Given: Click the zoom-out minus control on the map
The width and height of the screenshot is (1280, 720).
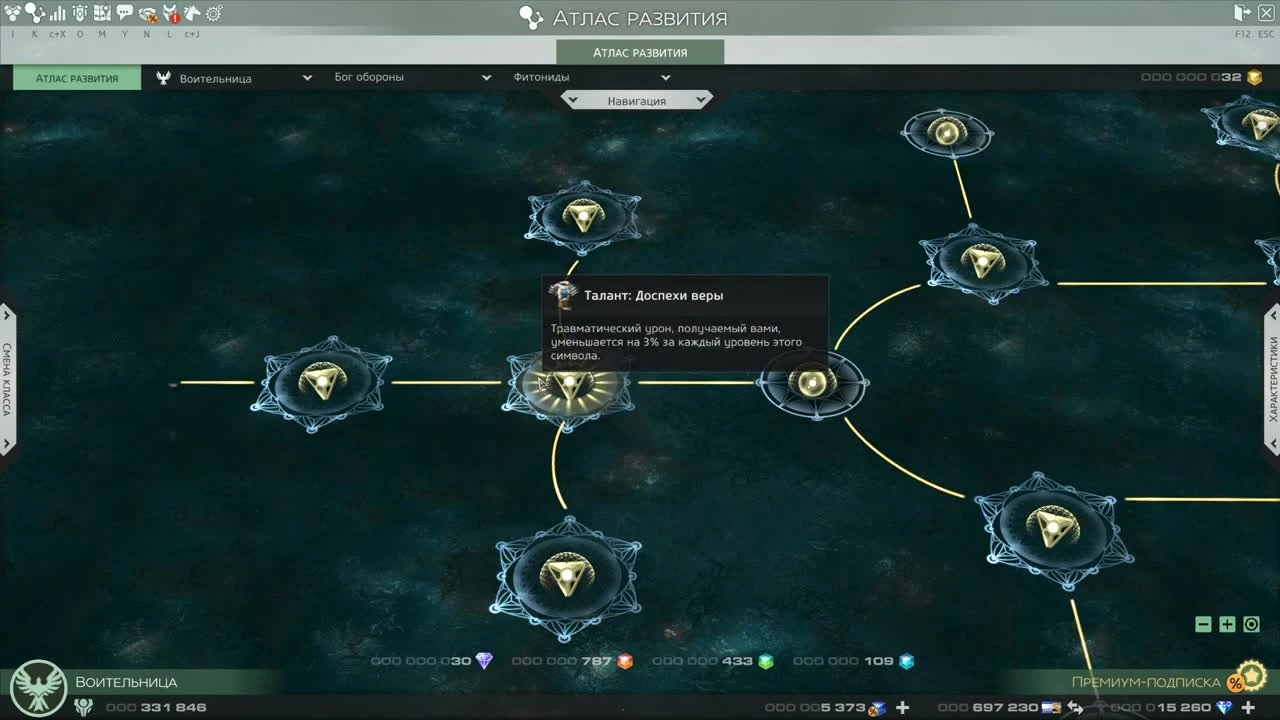Looking at the screenshot, I should [1202, 623].
